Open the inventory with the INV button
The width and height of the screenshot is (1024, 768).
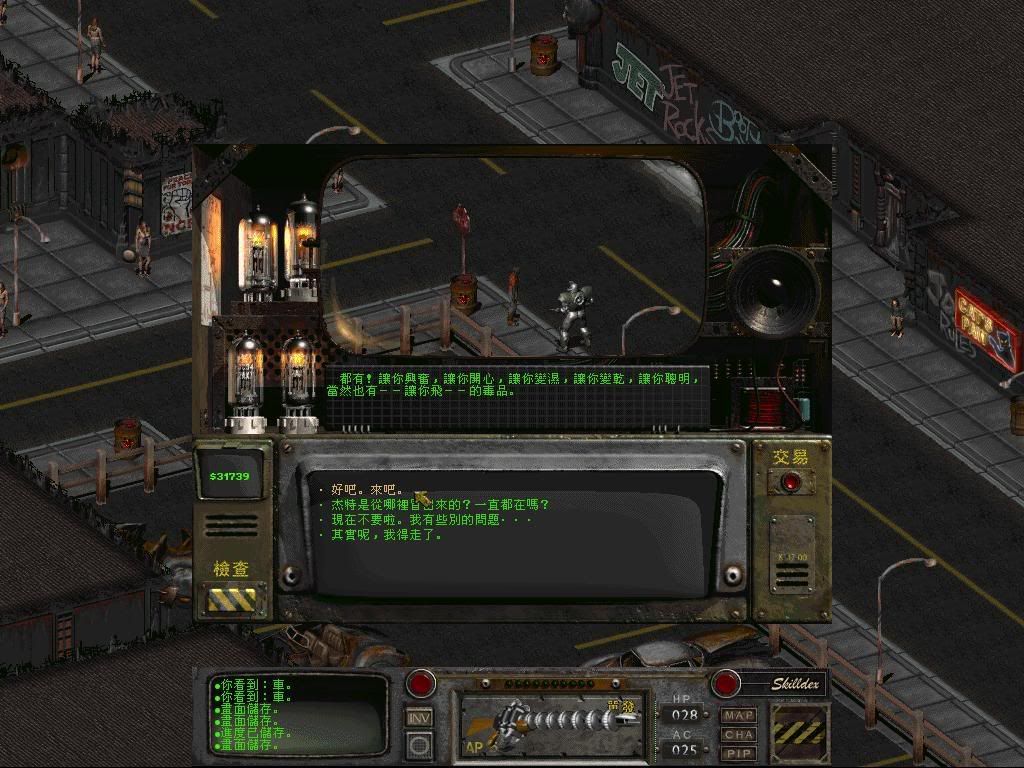tap(420, 716)
